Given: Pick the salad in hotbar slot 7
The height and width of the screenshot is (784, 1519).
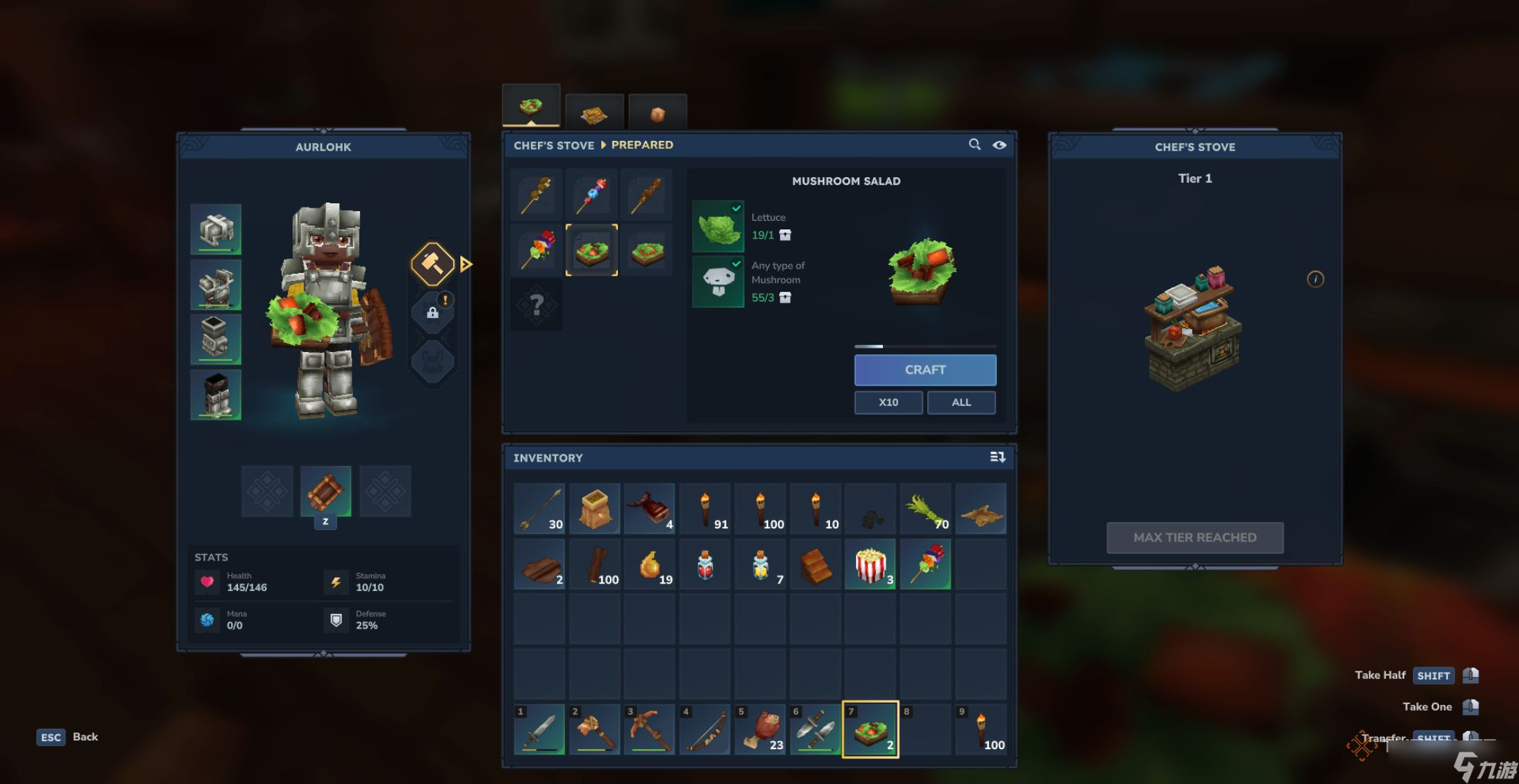Looking at the screenshot, I should tap(870, 730).
